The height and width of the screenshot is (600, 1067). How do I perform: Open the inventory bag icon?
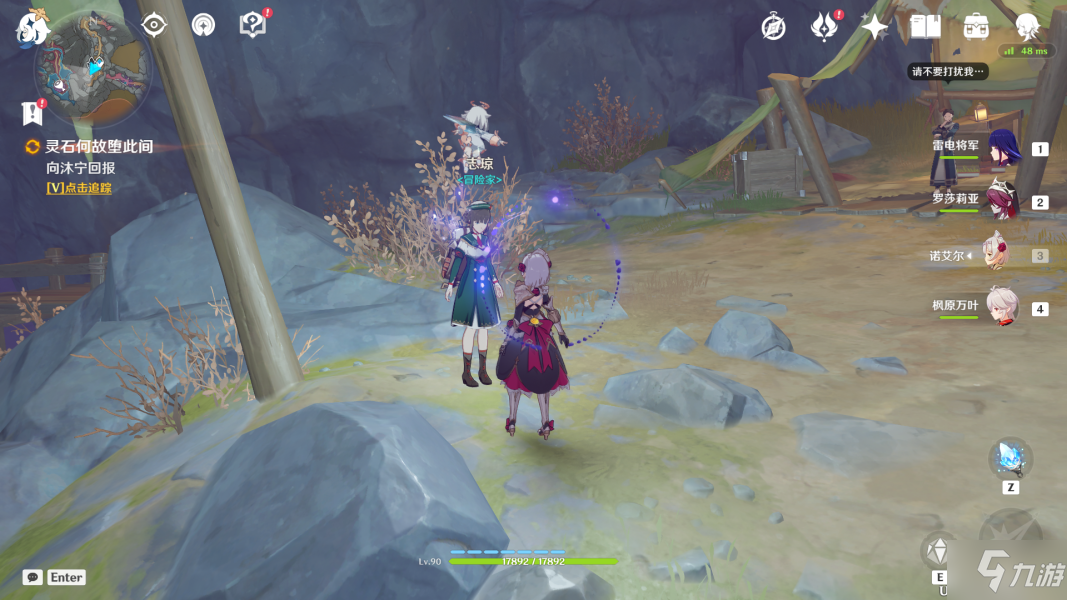(x=976, y=27)
